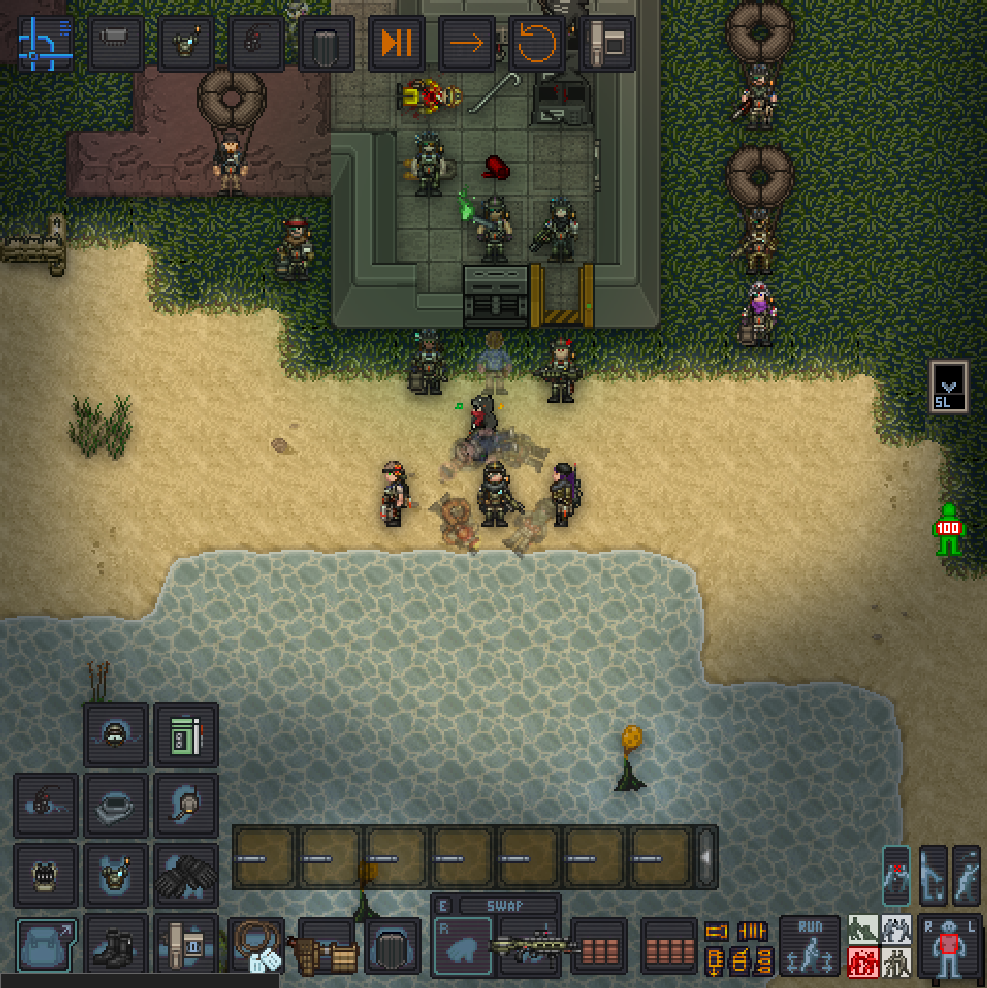The image size is (987, 988).
Task: Click the SL squad leader tracker icon
Action: [949, 385]
